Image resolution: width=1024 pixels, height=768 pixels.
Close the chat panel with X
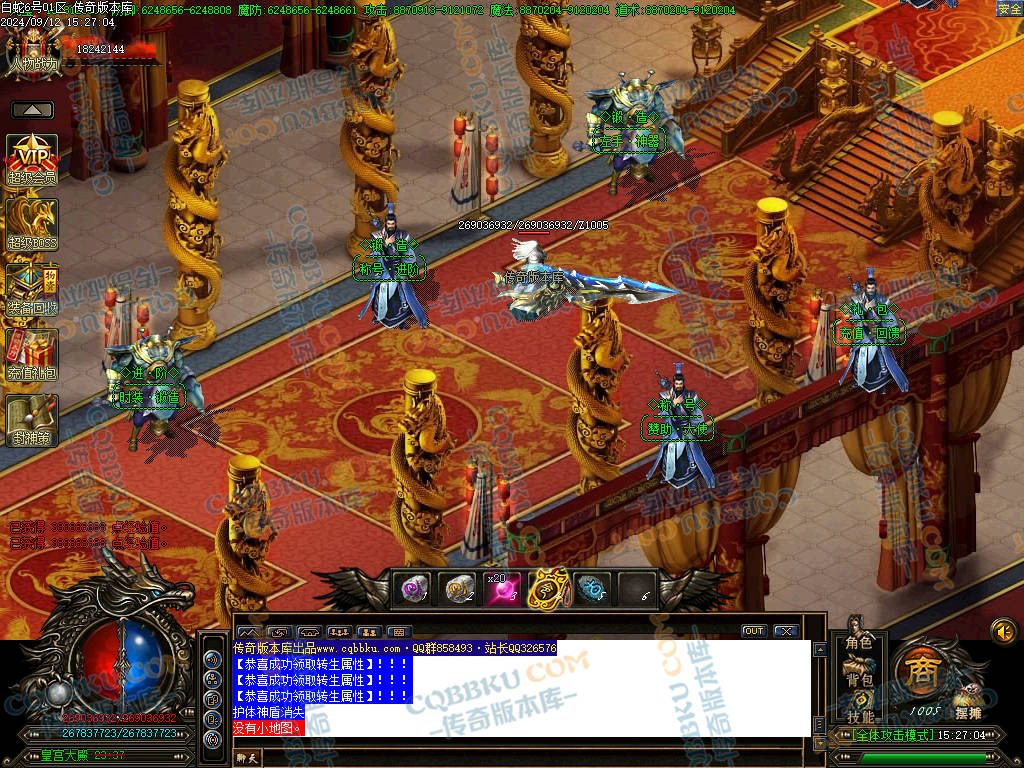tap(785, 631)
